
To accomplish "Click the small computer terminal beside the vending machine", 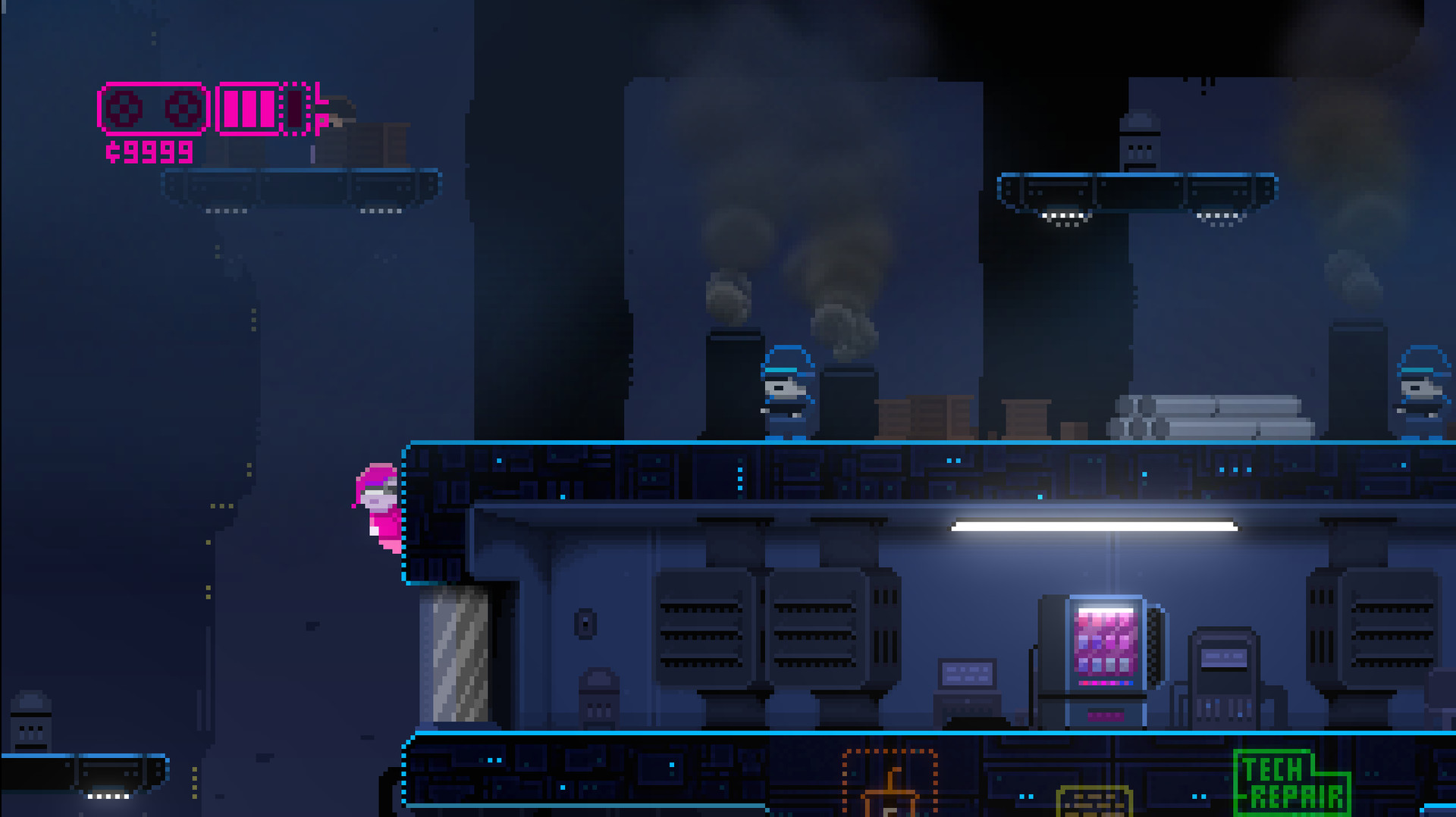I will pos(967,675).
